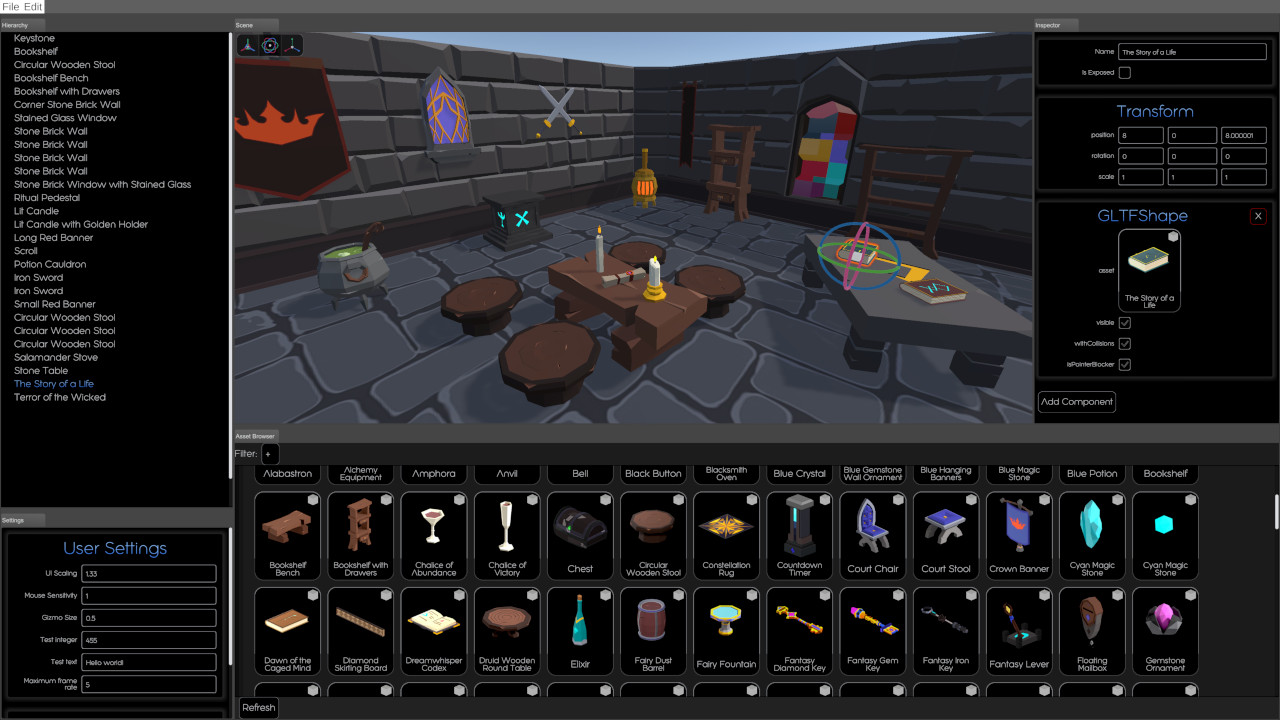Screen dimensions: 1280x720
Task: Choose the Fairy Fountain asset
Action: [x=726, y=631]
